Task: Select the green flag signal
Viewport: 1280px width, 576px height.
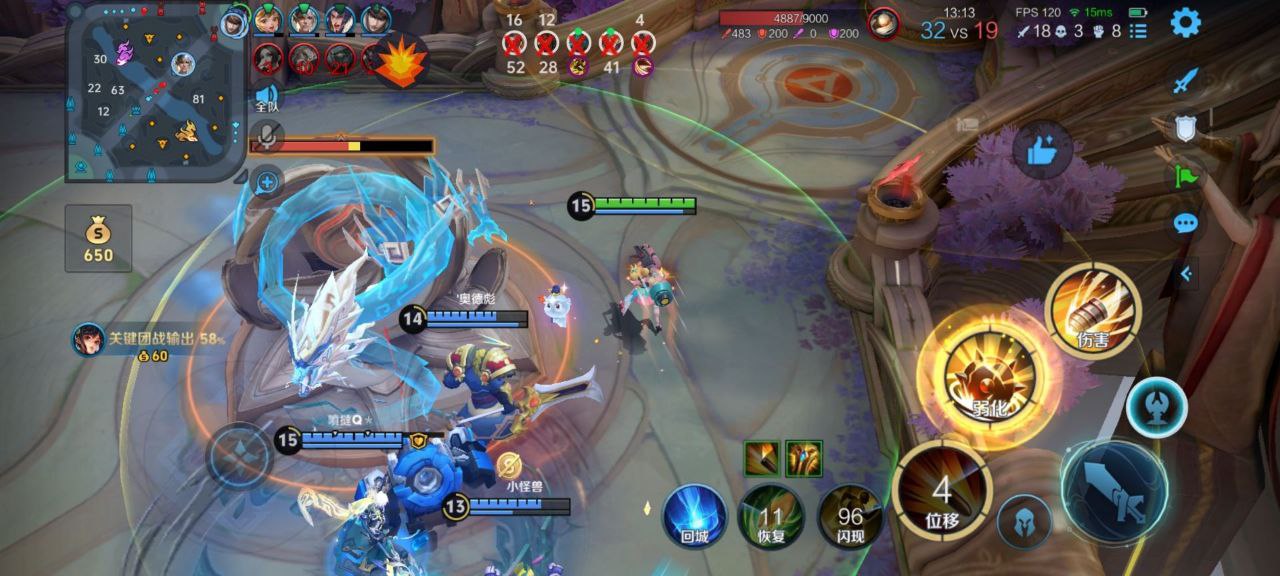Action: pos(1185,176)
